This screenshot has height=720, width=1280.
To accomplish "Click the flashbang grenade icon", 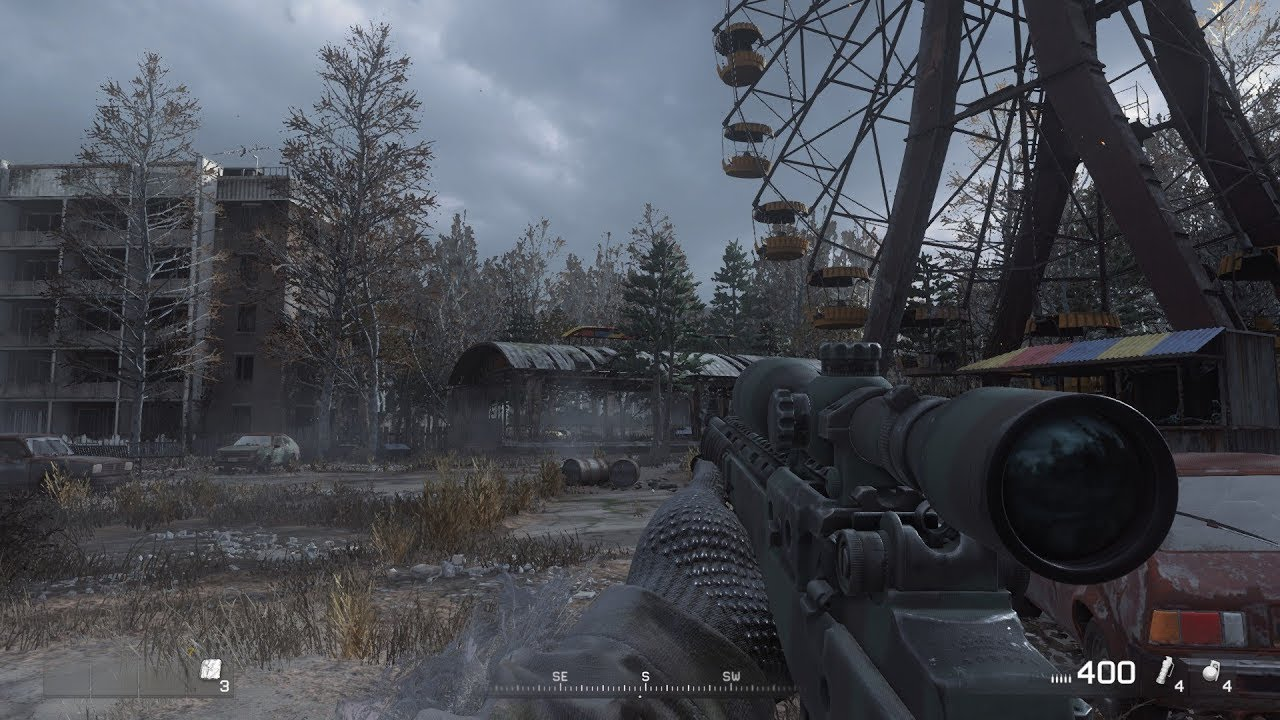I will (x=1163, y=672).
